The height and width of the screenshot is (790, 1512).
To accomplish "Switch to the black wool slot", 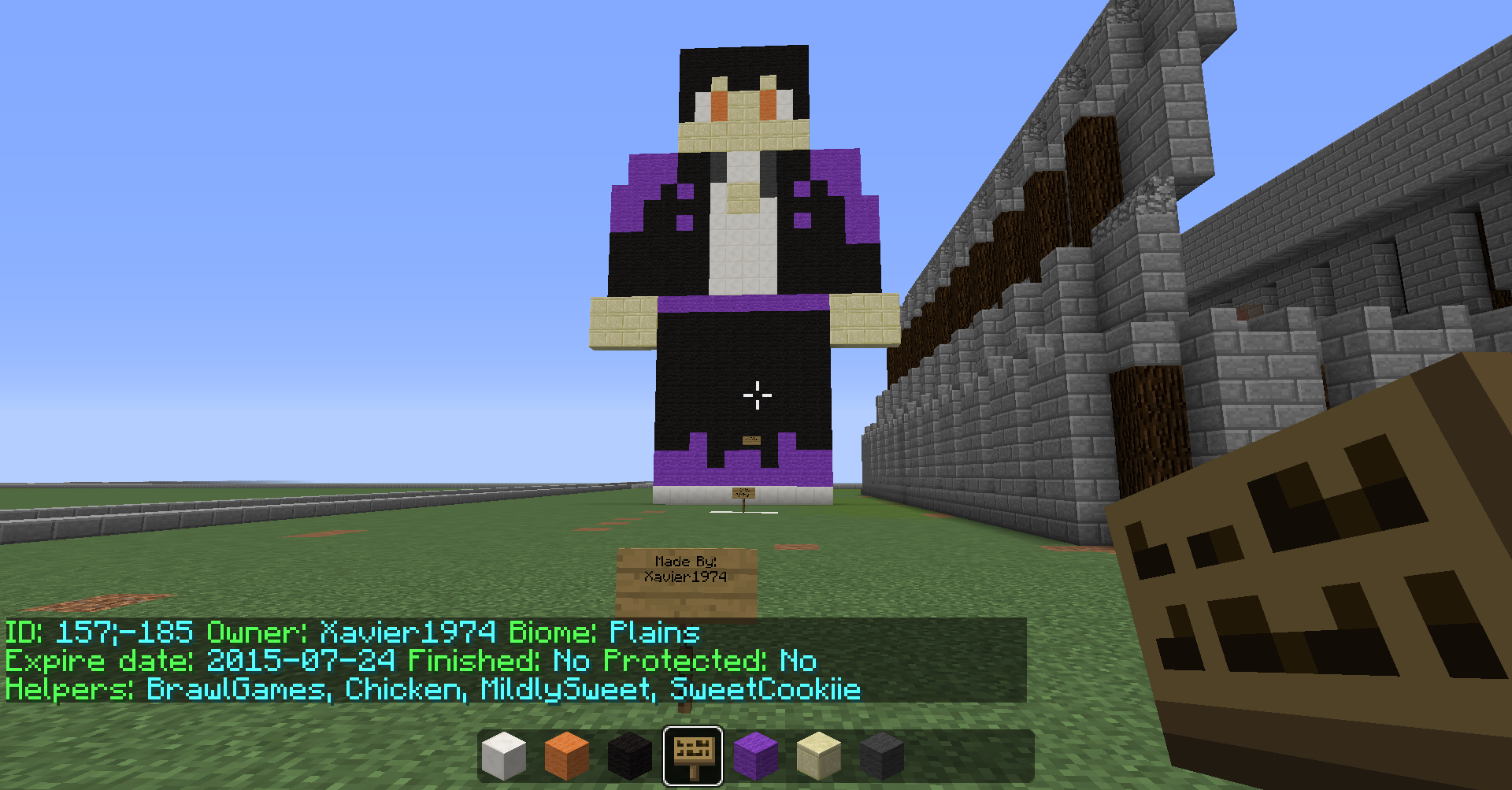I will (630, 755).
